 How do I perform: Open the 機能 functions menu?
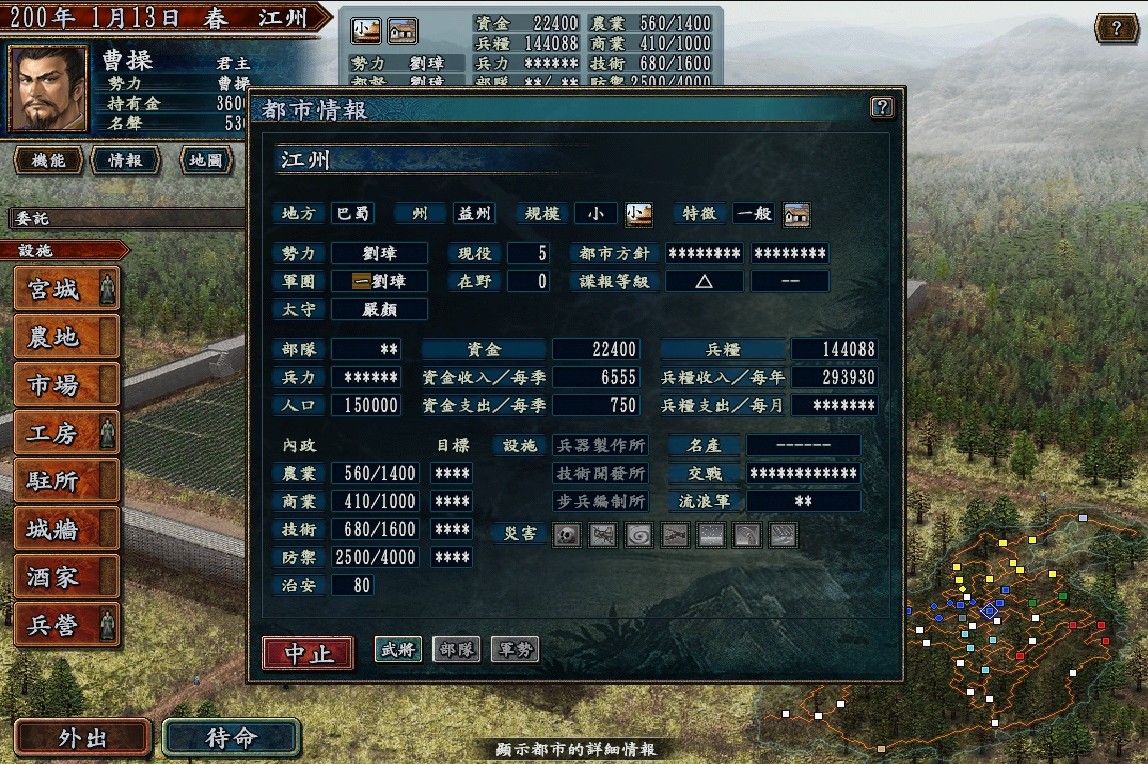48,160
